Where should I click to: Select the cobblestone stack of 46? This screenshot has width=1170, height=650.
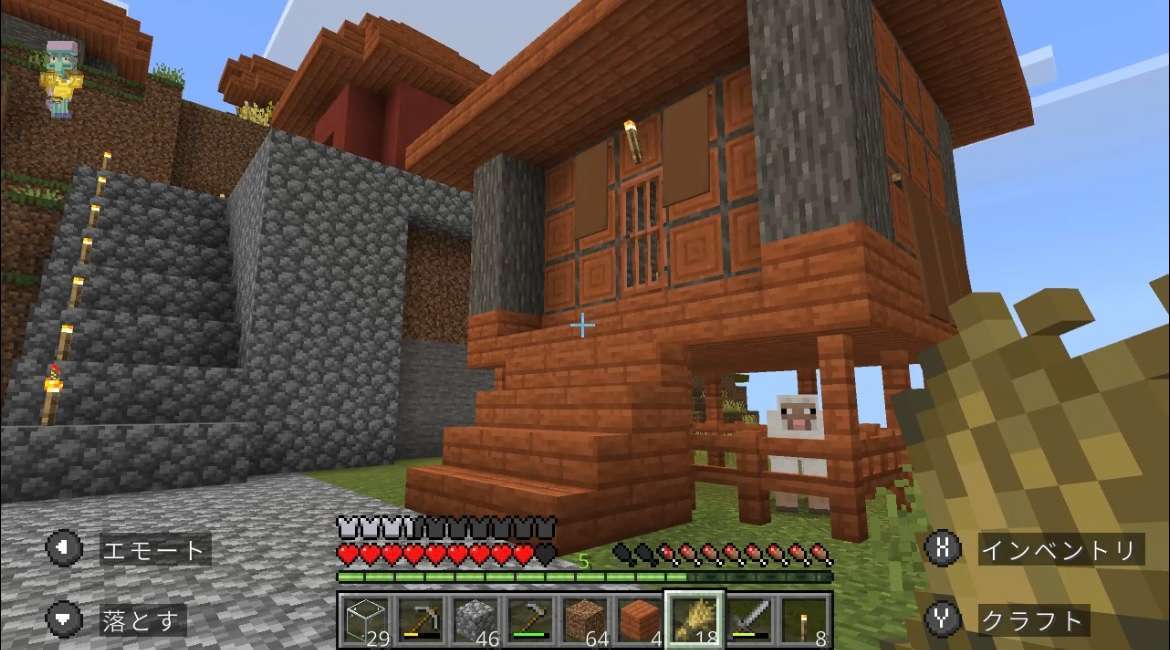[474, 620]
